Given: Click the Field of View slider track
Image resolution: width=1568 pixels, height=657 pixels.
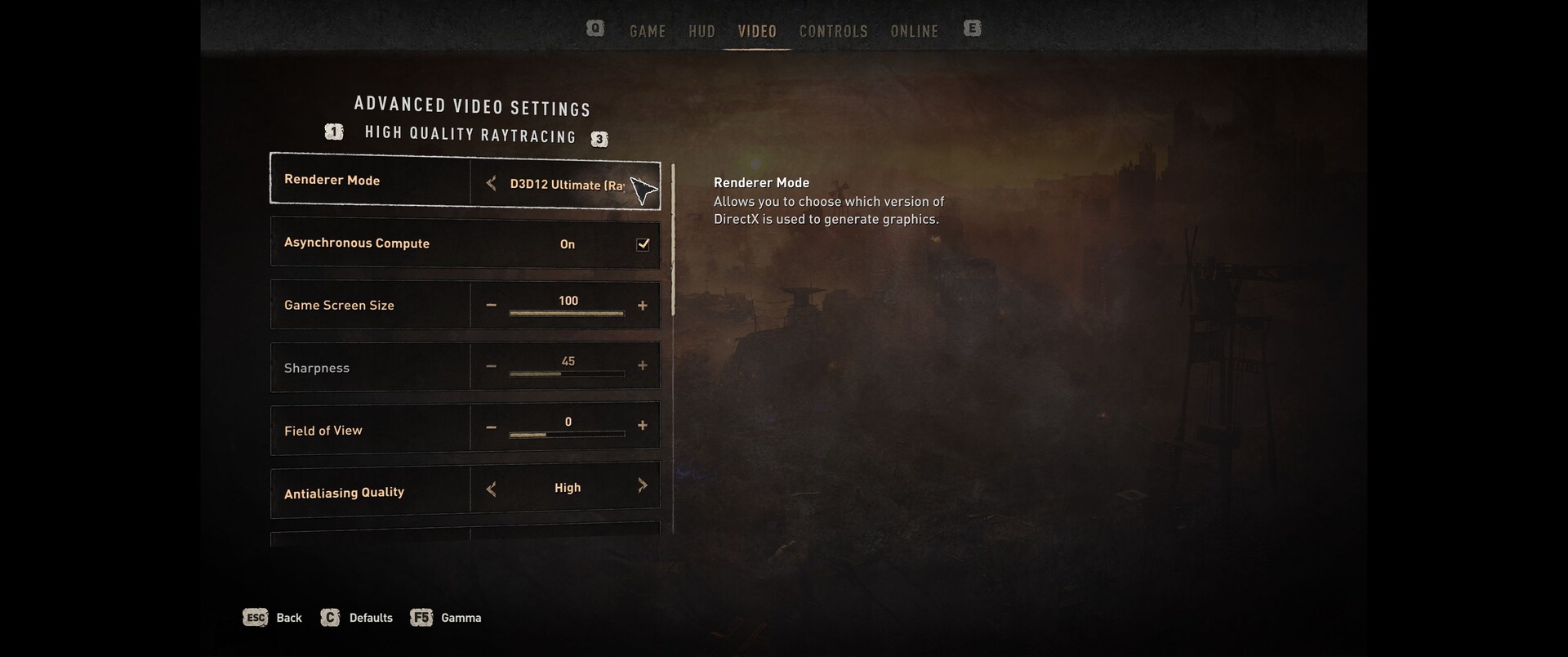Looking at the screenshot, I should coord(567,434).
